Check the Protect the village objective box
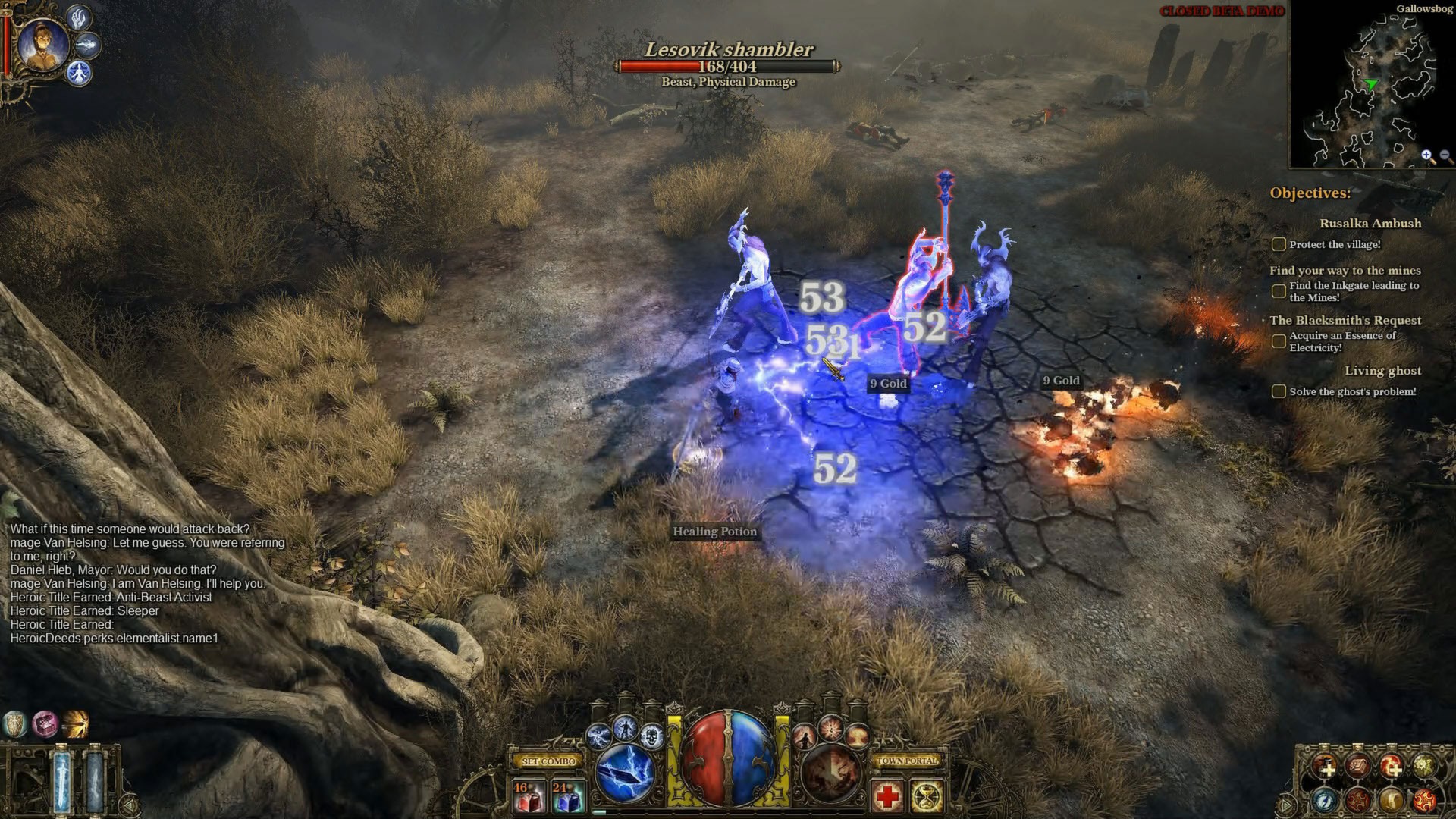Image resolution: width=1456 pixels, height=819 pixels. coord(1279,244)
